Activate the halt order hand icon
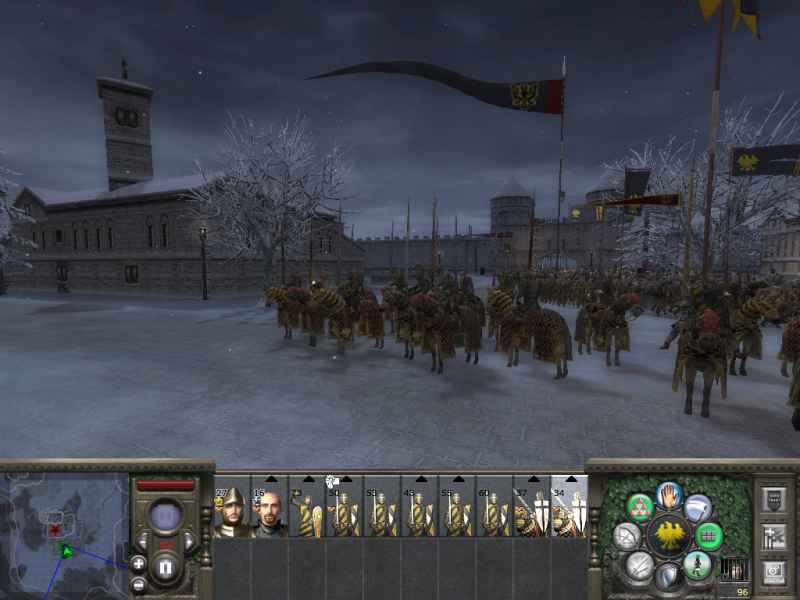The width and height of the screenshot is (800, 600). (x=669, y=493)
